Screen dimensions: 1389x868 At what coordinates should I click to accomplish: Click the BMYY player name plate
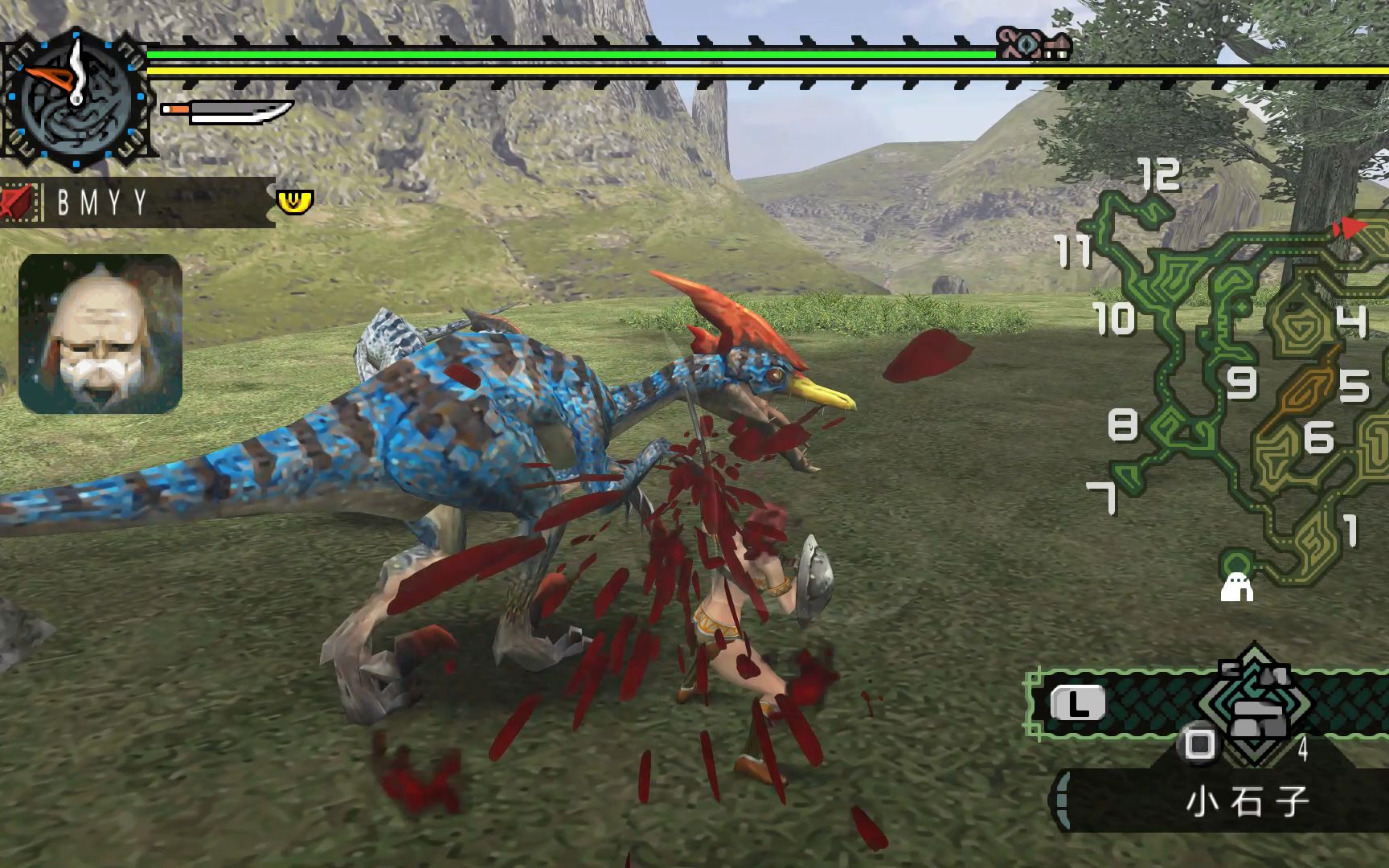[137, 203]
